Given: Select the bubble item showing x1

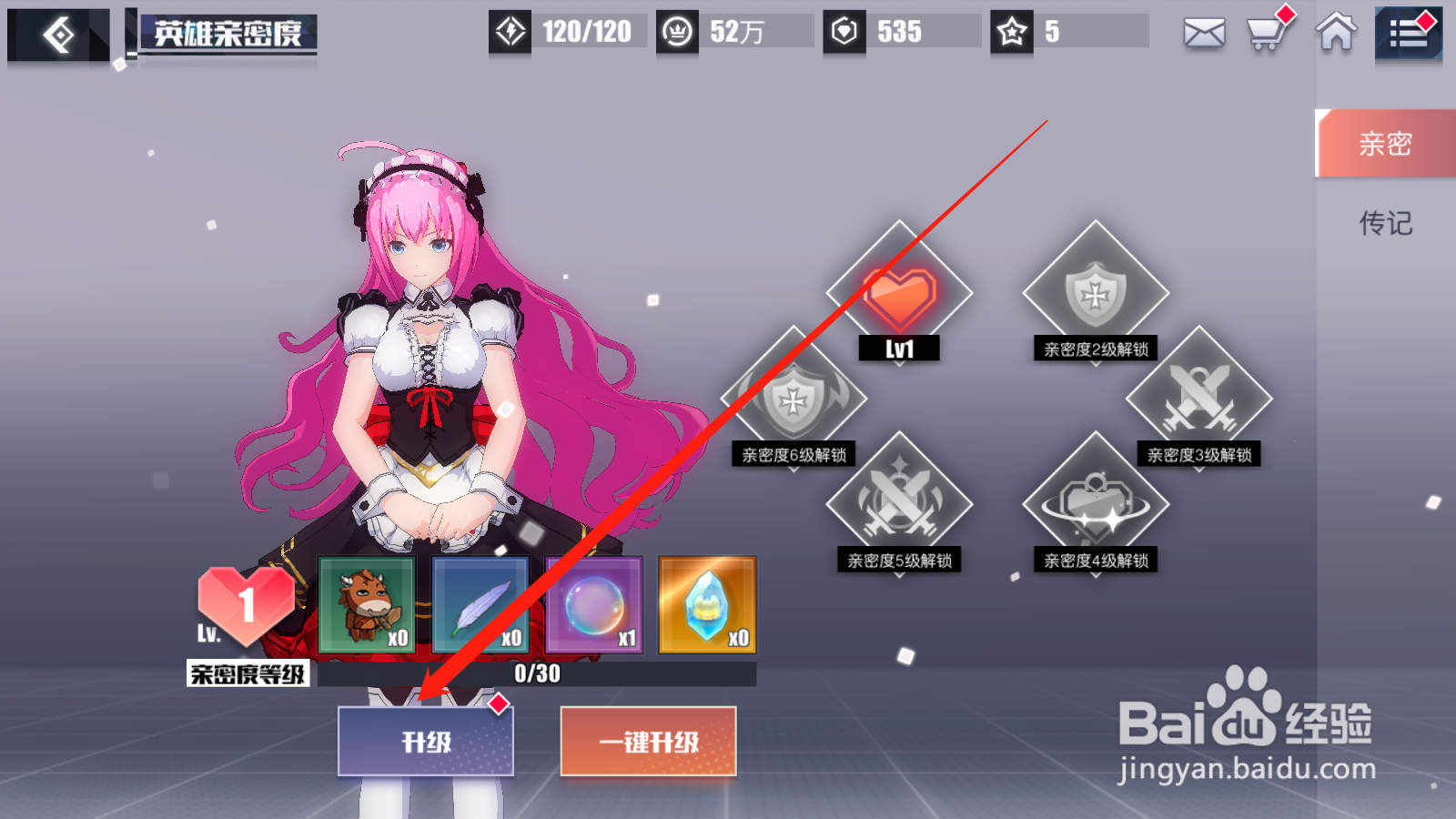Looking at the screenshot, I should [593, 603].
